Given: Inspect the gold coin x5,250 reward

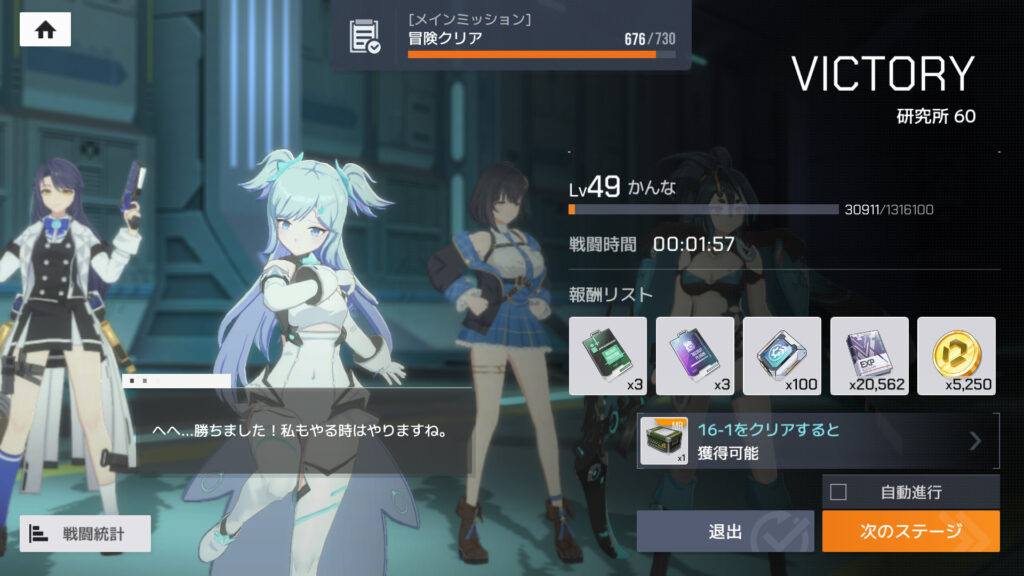Looking at the screenshot, I should coord(956,355).
